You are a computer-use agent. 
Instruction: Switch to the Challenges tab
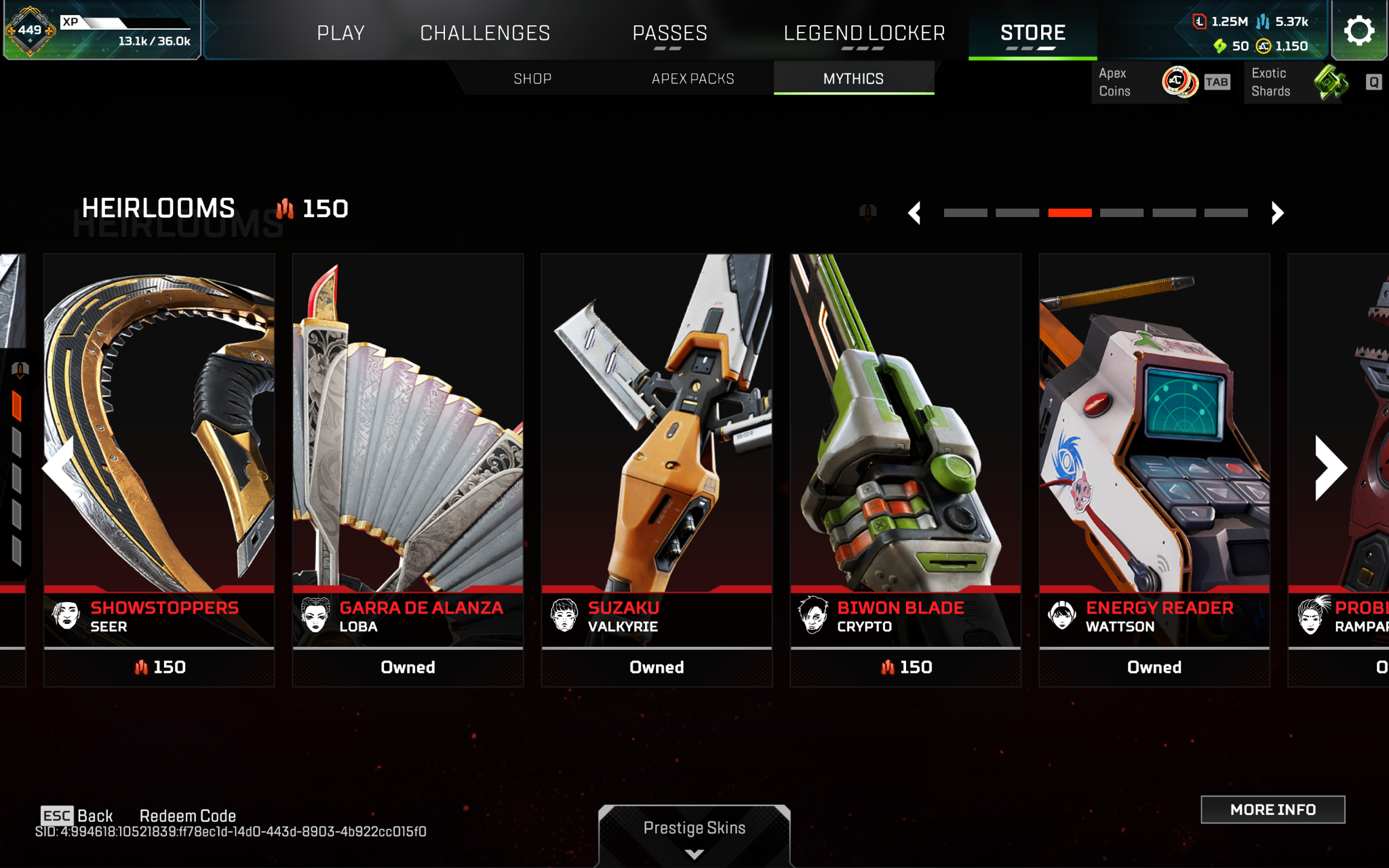485,33
